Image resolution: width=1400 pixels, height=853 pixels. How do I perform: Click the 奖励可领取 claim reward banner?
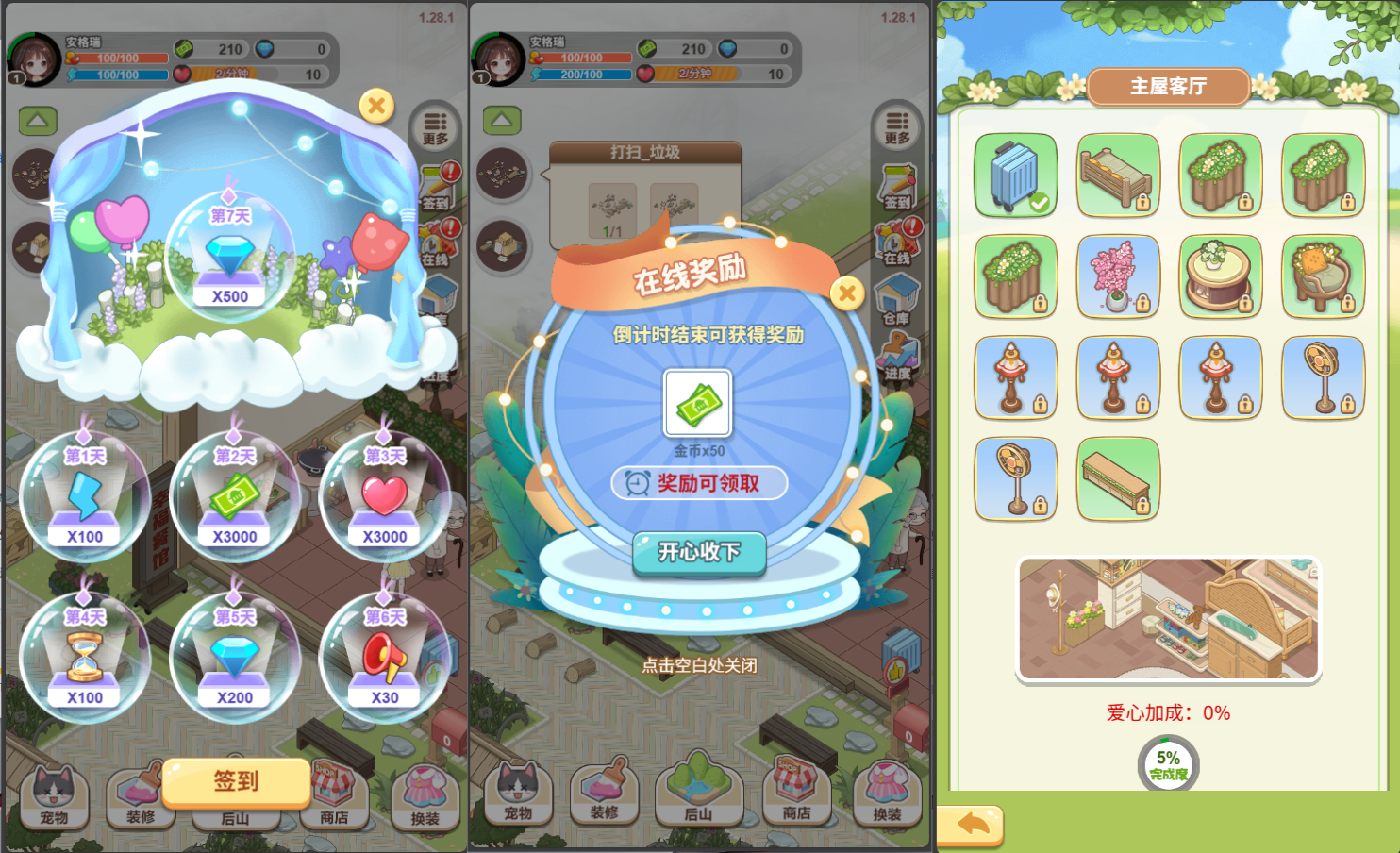[x=698, y=483]
